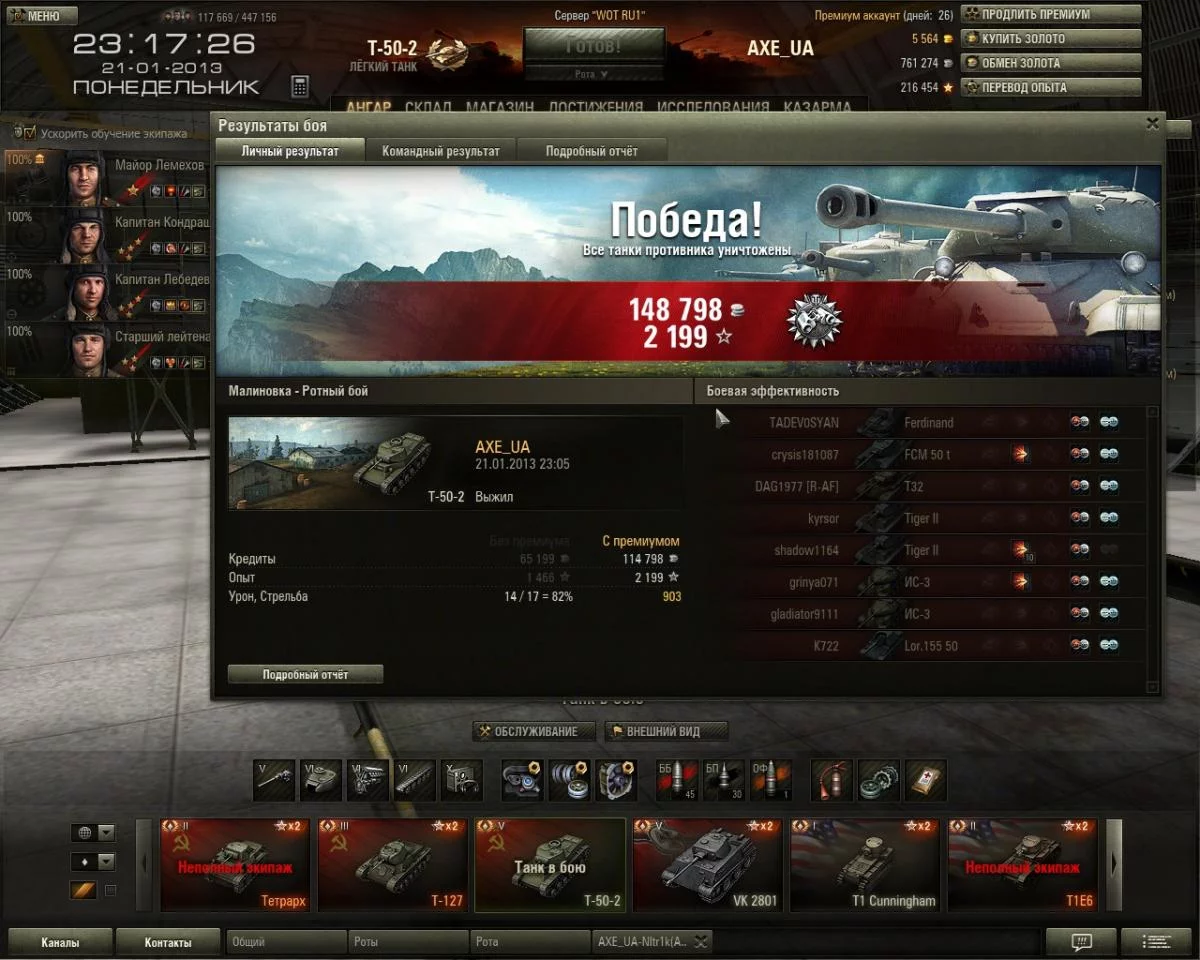Choose Перевод опыта
This screenshot has height=960, width=1200.
click(x=1050, y=87)
